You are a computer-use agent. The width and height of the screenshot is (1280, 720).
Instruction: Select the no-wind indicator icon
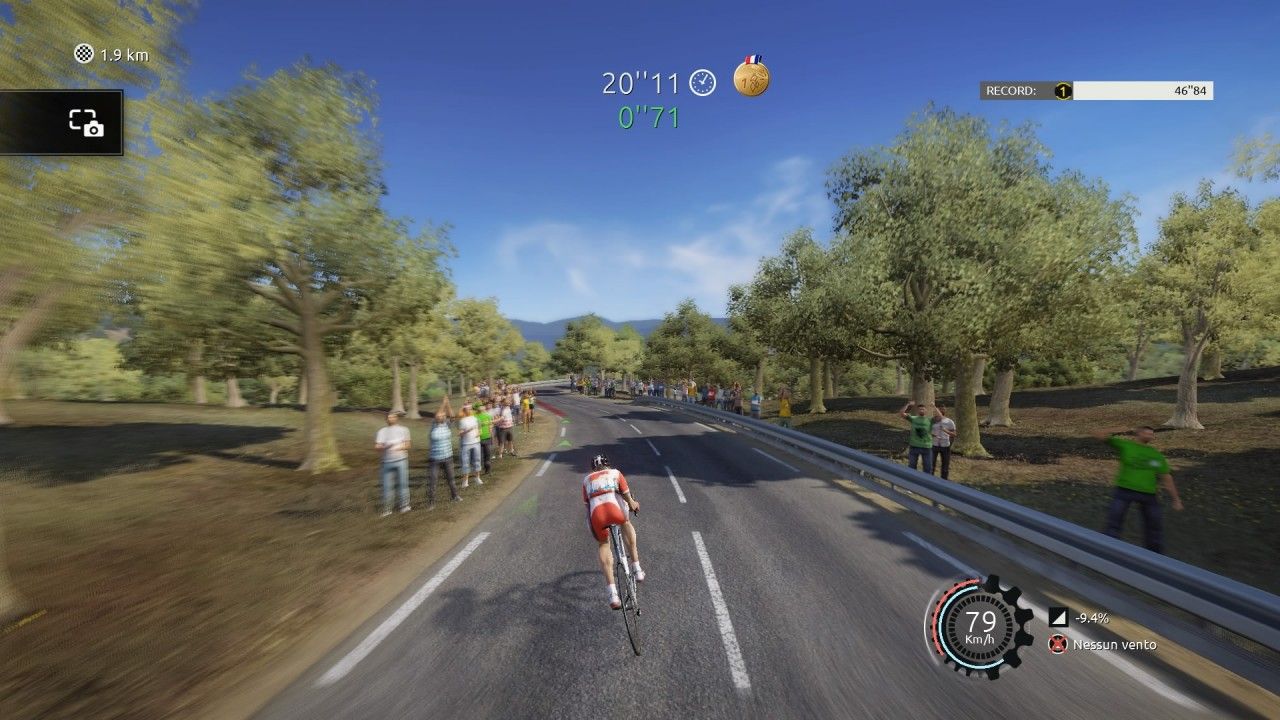pos(1057,645)
